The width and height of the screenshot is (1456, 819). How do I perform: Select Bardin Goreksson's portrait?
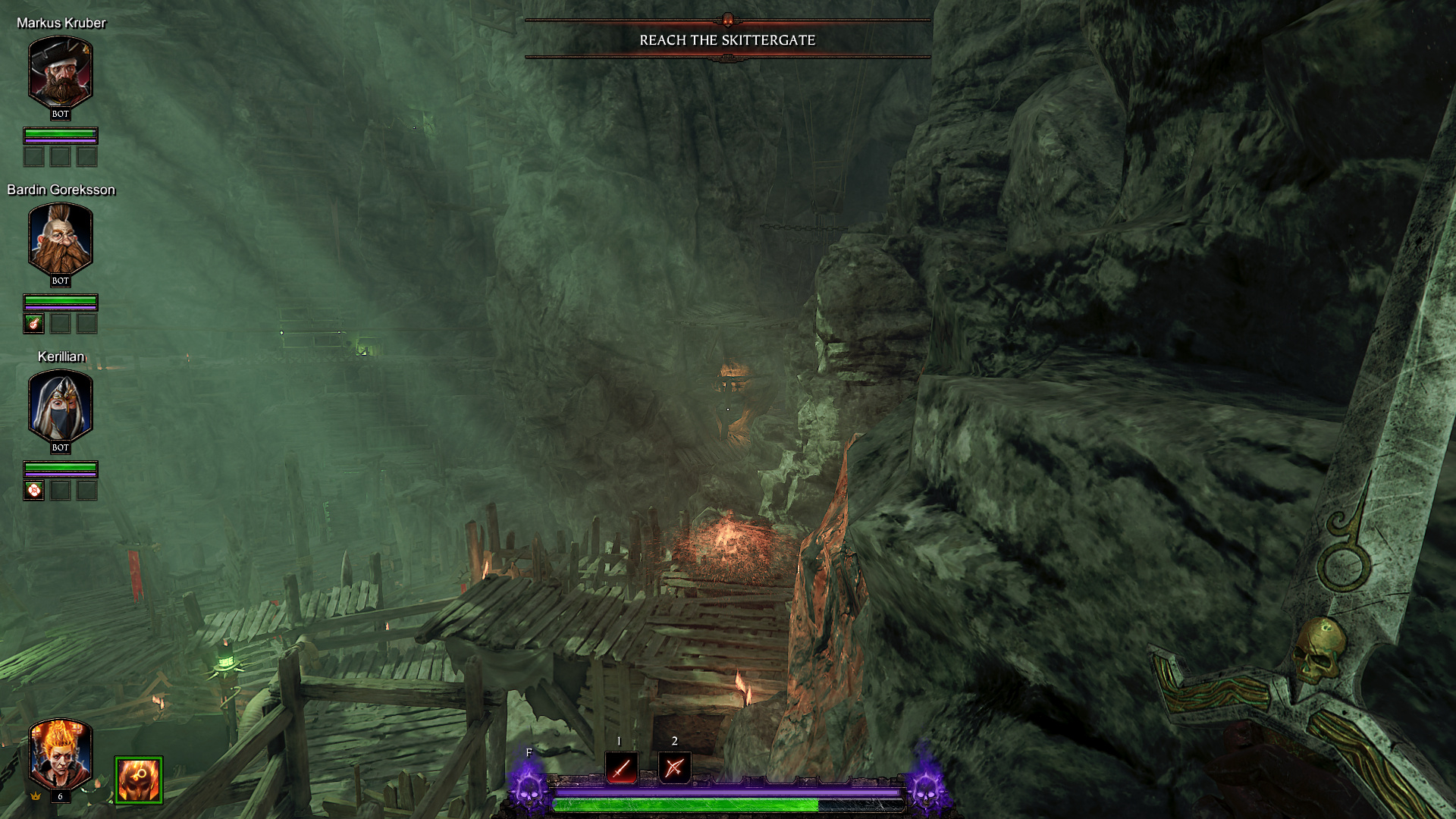(x=61, y=238)
